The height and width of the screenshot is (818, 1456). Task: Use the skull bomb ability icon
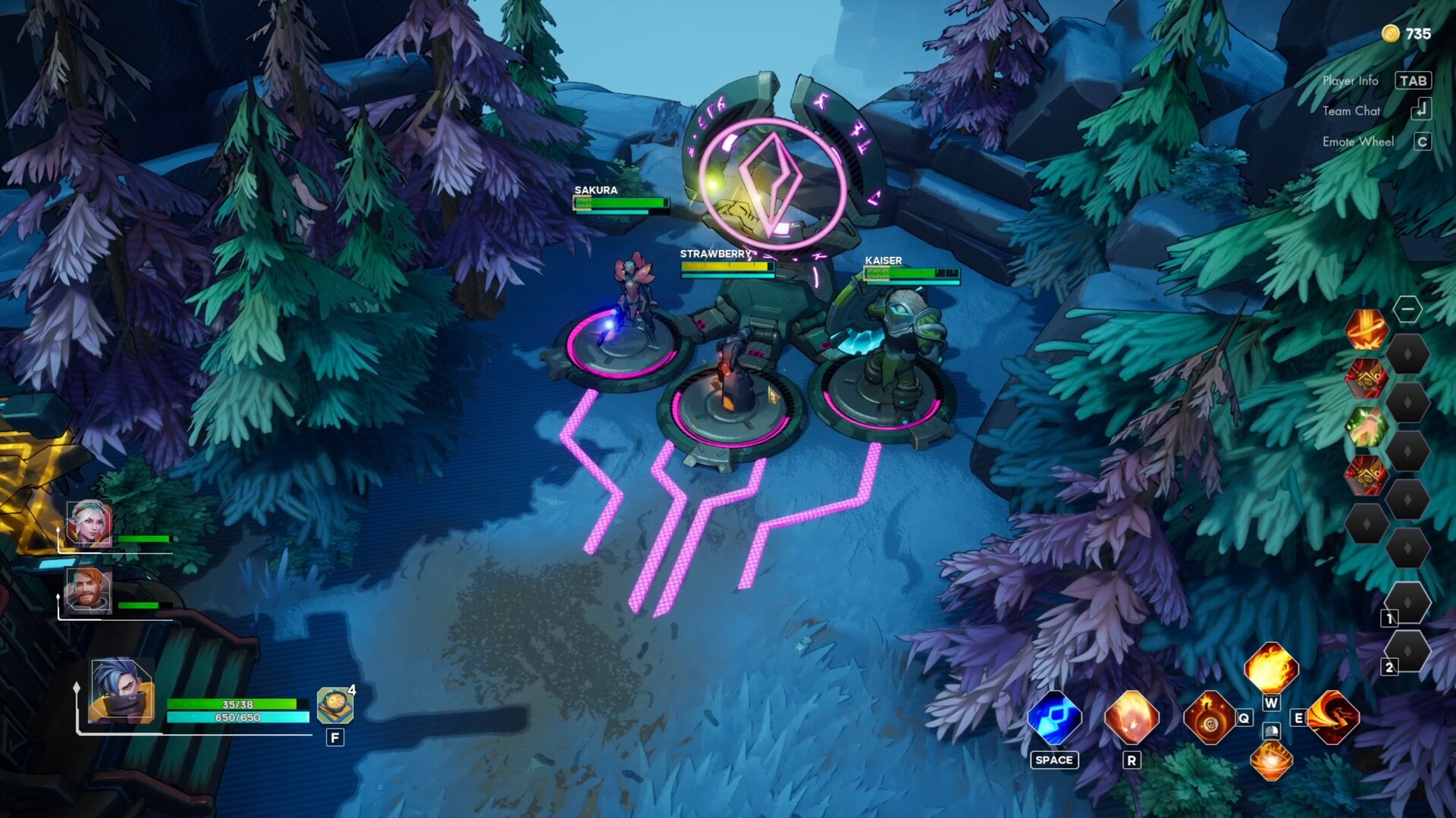pos(1210,717)
